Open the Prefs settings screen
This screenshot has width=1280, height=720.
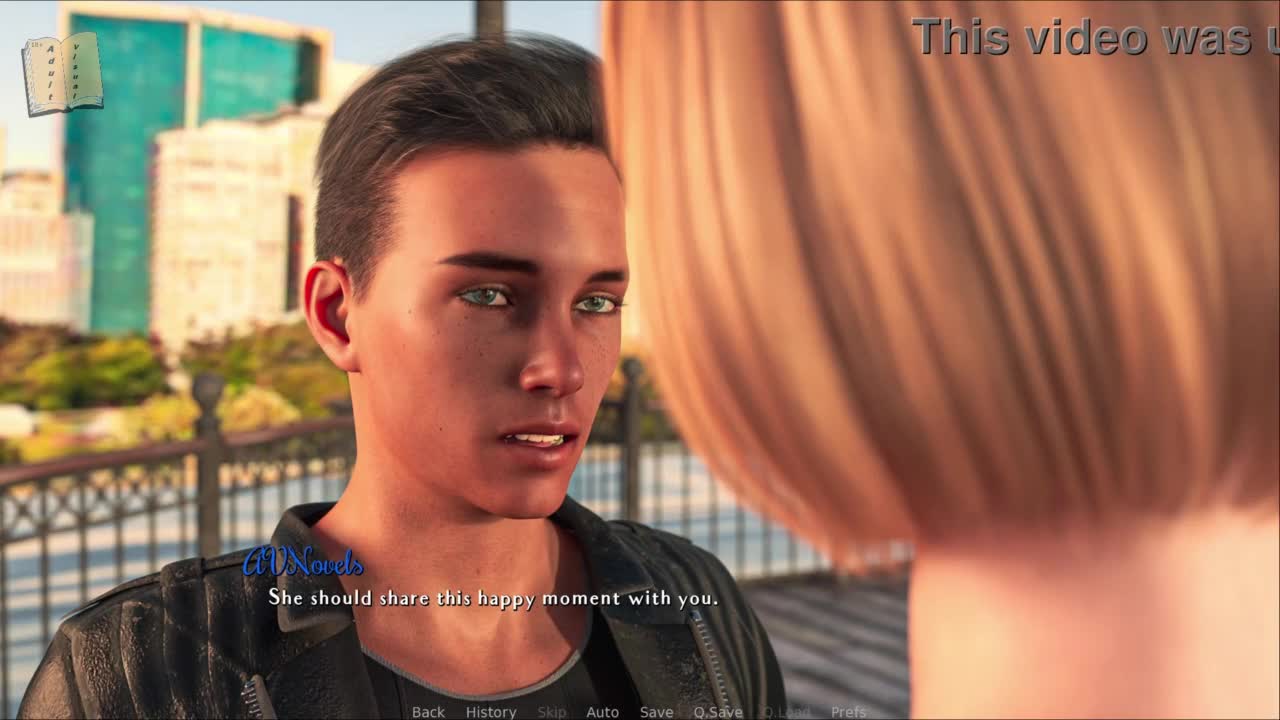[x=848, y=712]
